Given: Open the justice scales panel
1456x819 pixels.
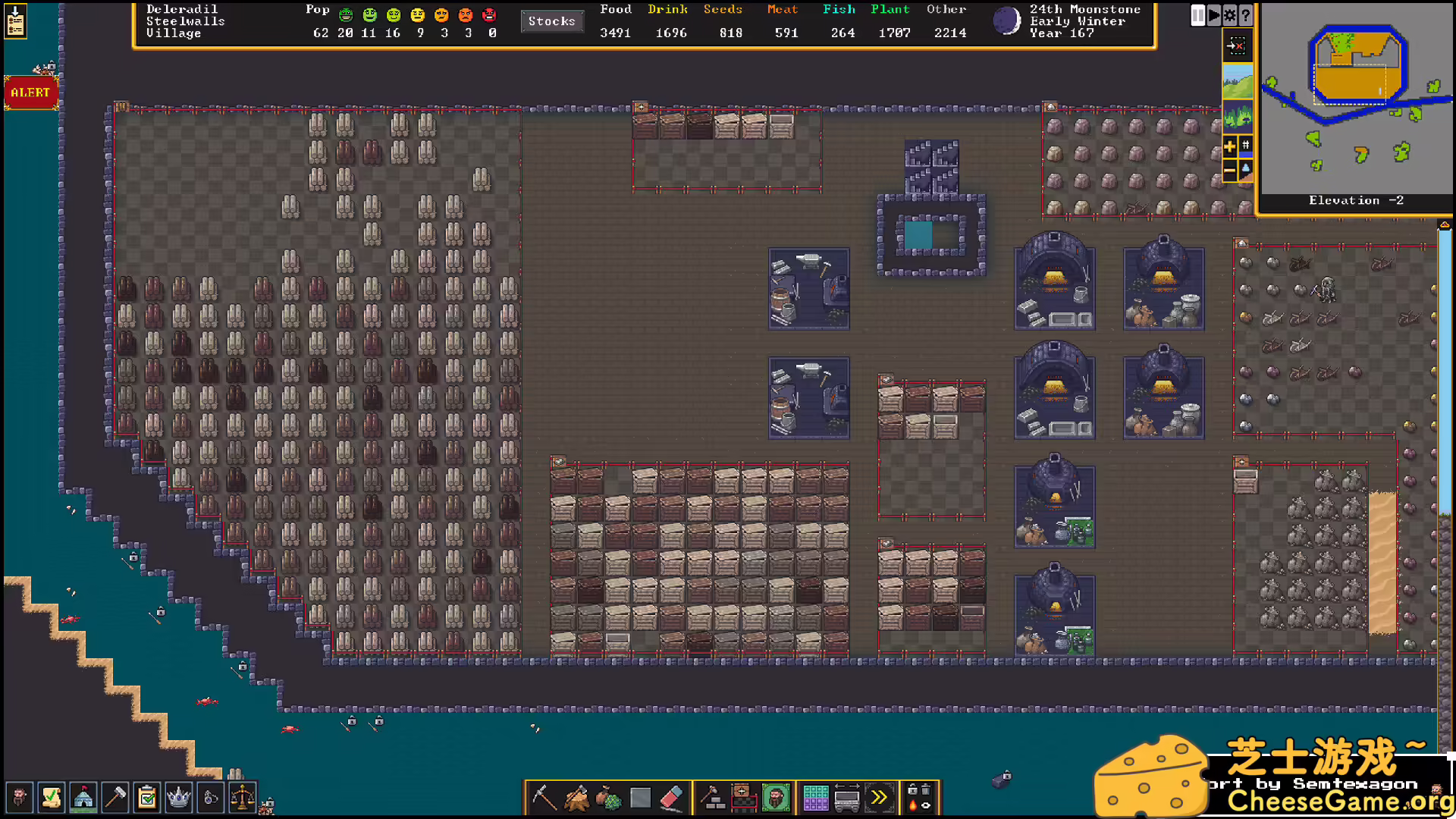Looking at the screenshot, I should (243, 797).
